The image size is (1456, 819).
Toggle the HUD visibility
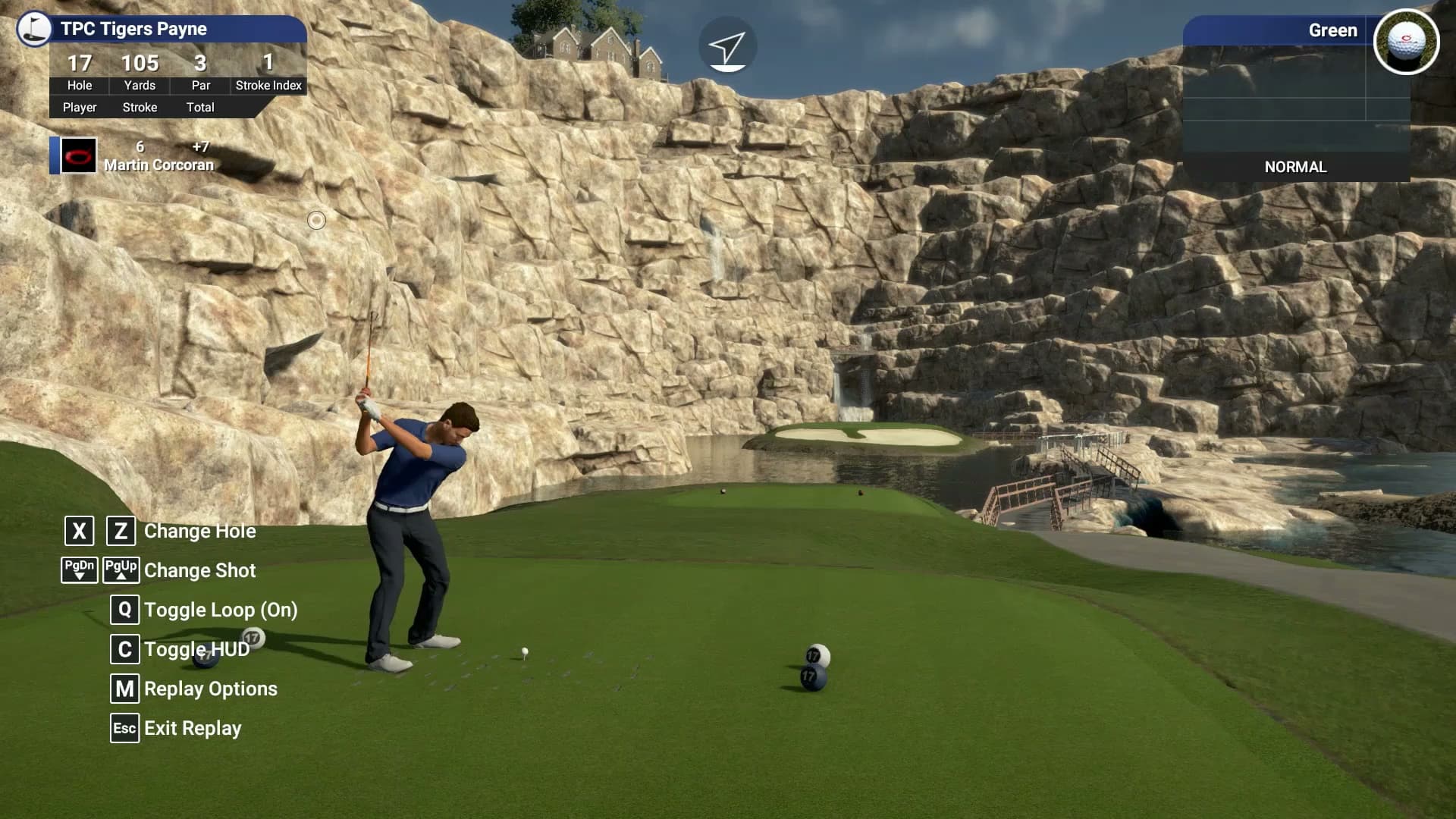click(x=197, y=650)
